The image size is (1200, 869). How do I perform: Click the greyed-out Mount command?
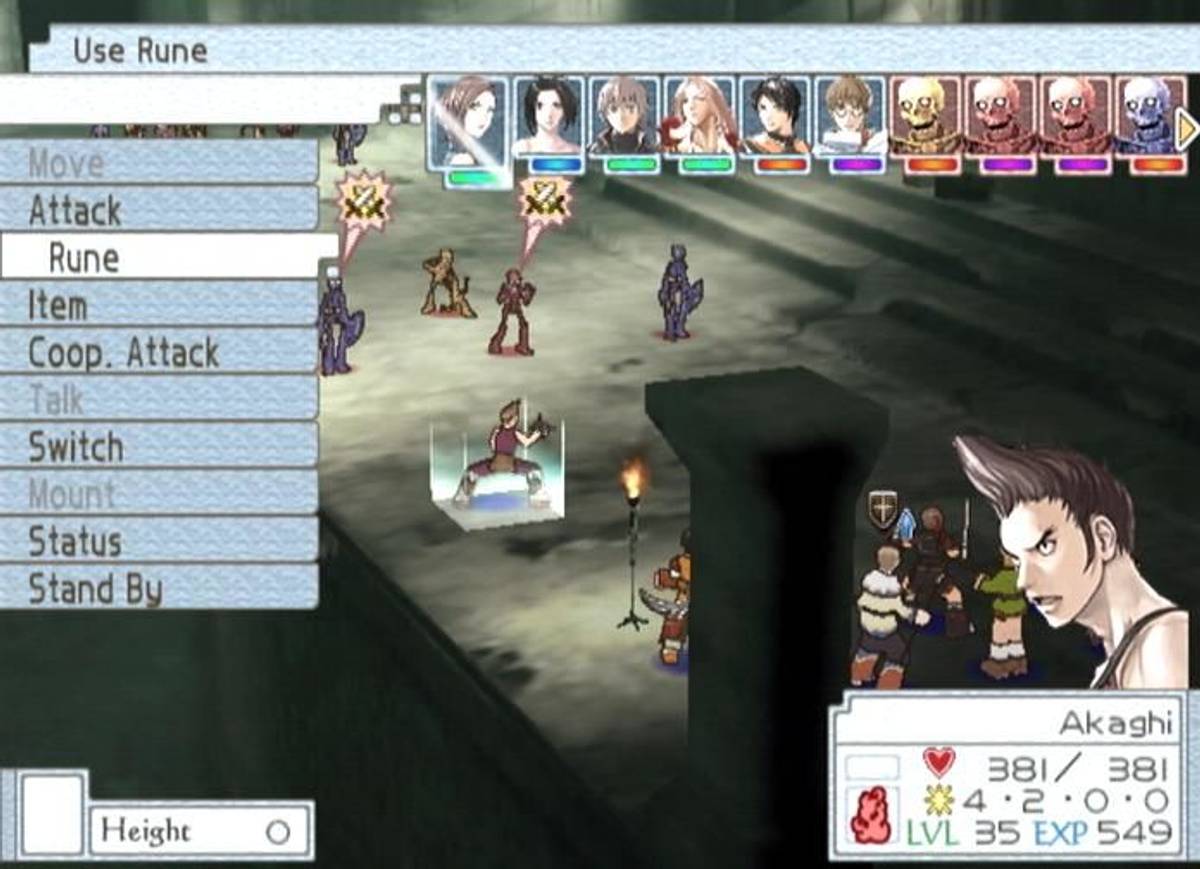click(160, 494)
